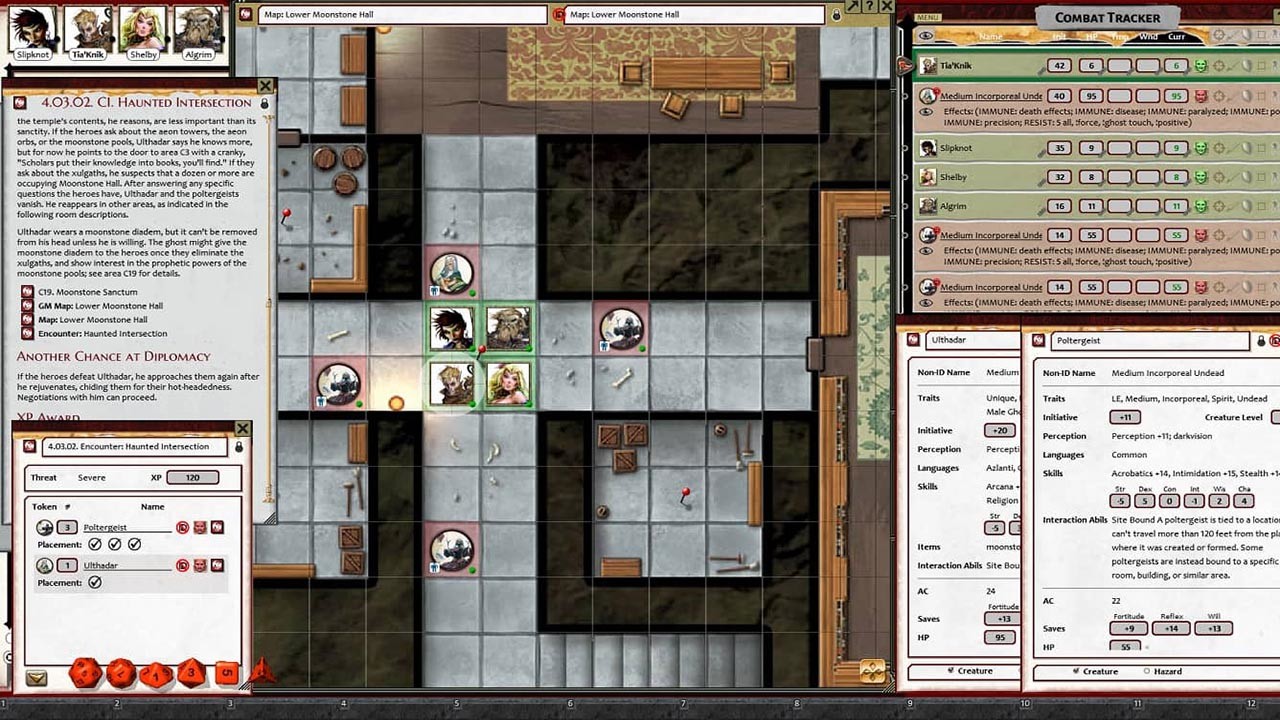Check the first Placement checkbox for Poltergeist

pos(94,543)
